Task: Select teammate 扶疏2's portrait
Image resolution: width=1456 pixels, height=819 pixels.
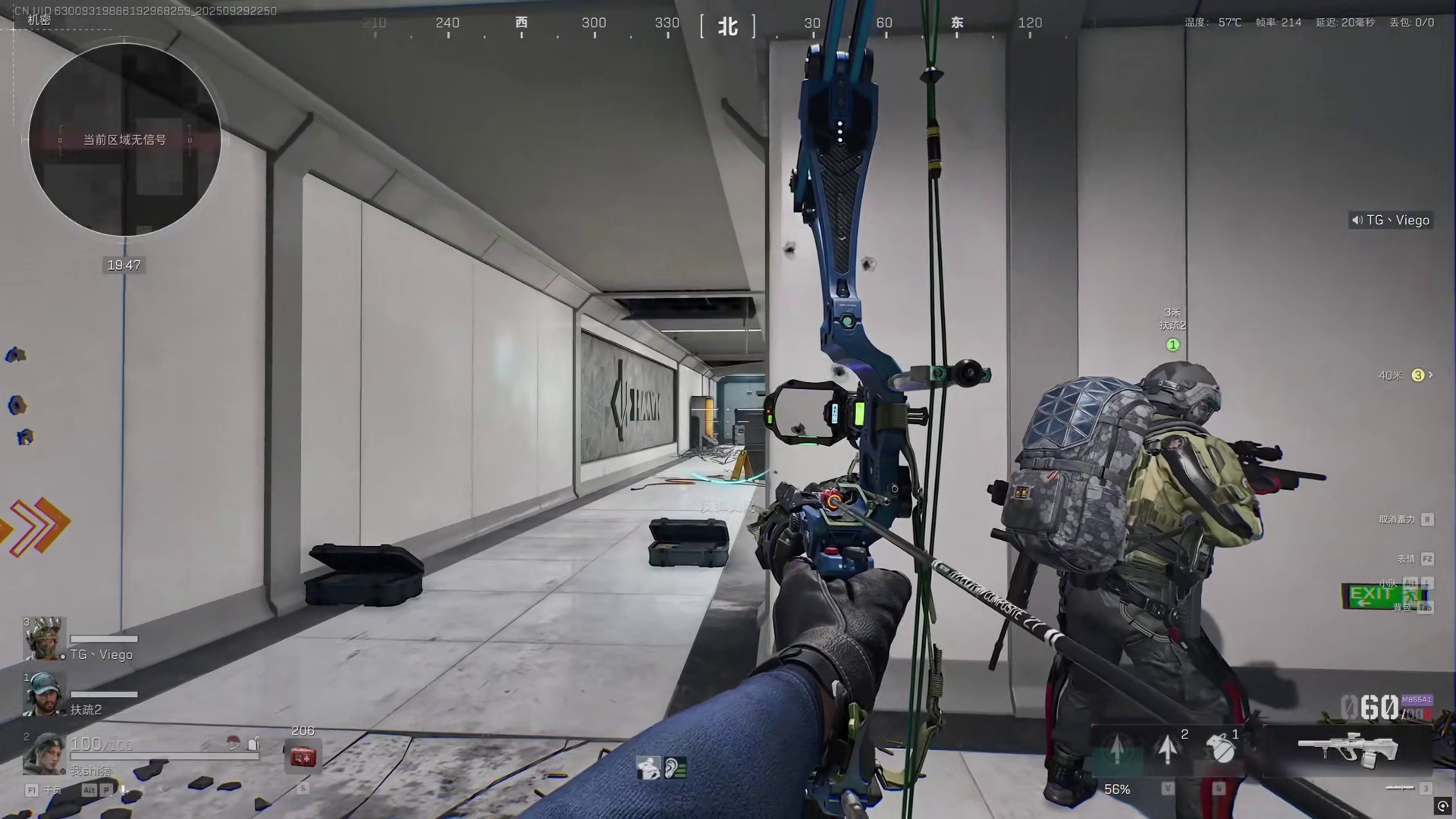Action: point(44,693)
